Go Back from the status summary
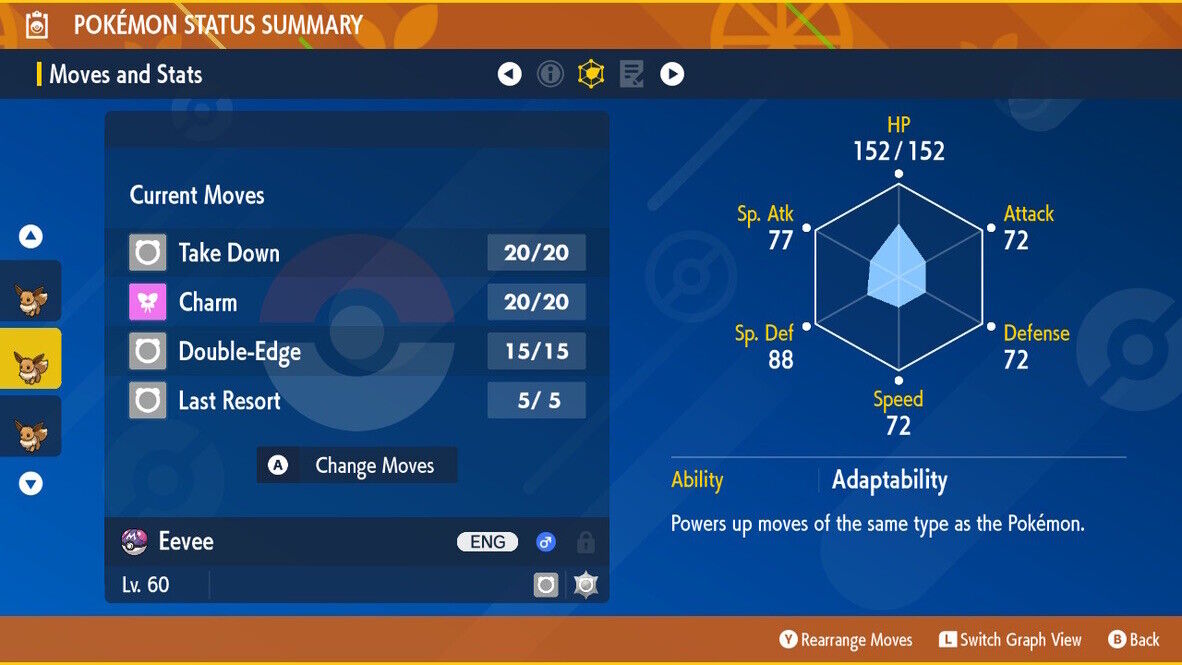This screenshot has width=1182, height=665. [x=1134, y=640]
